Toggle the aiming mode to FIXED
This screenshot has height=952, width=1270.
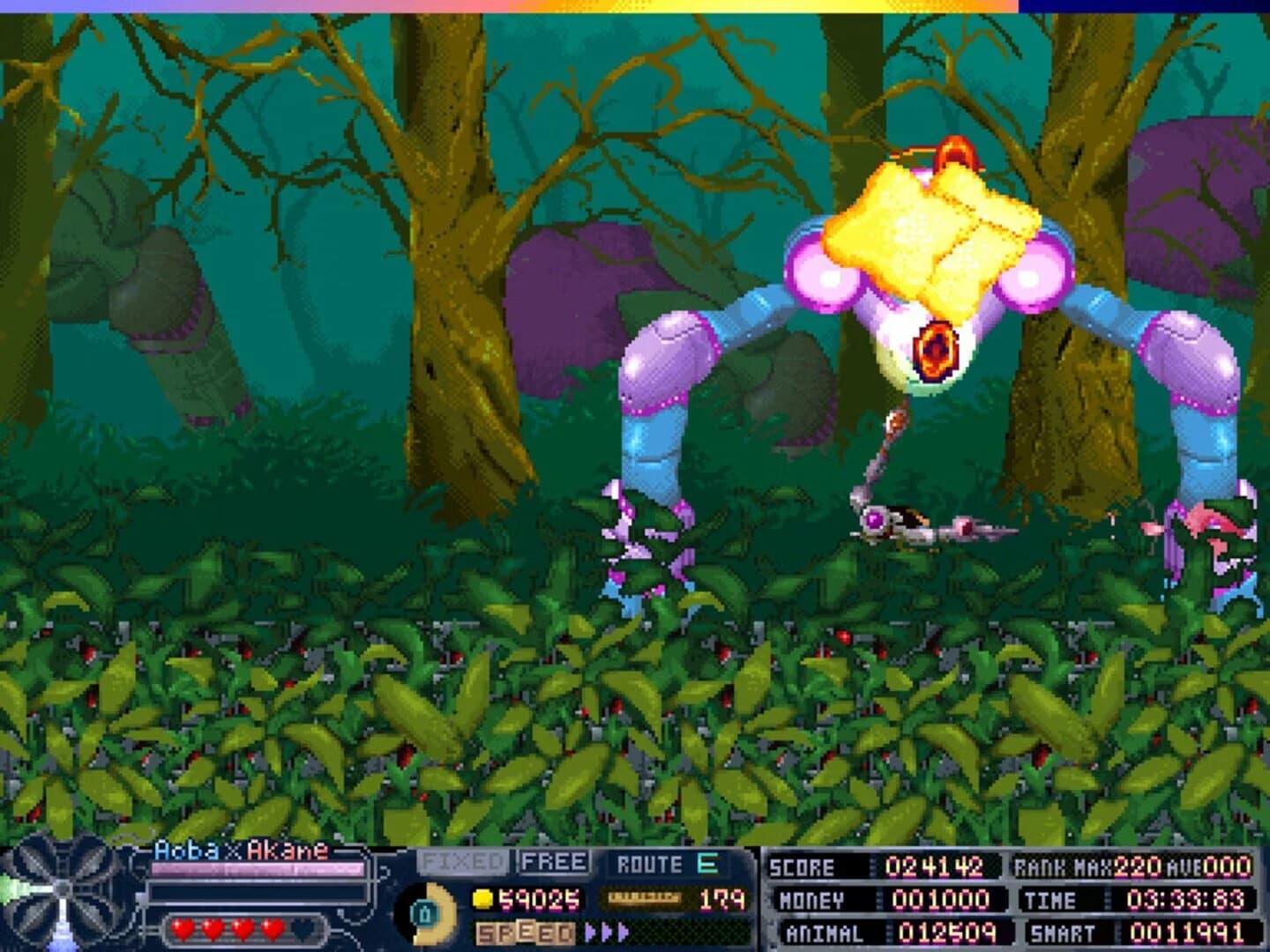(x=463, y=861)
